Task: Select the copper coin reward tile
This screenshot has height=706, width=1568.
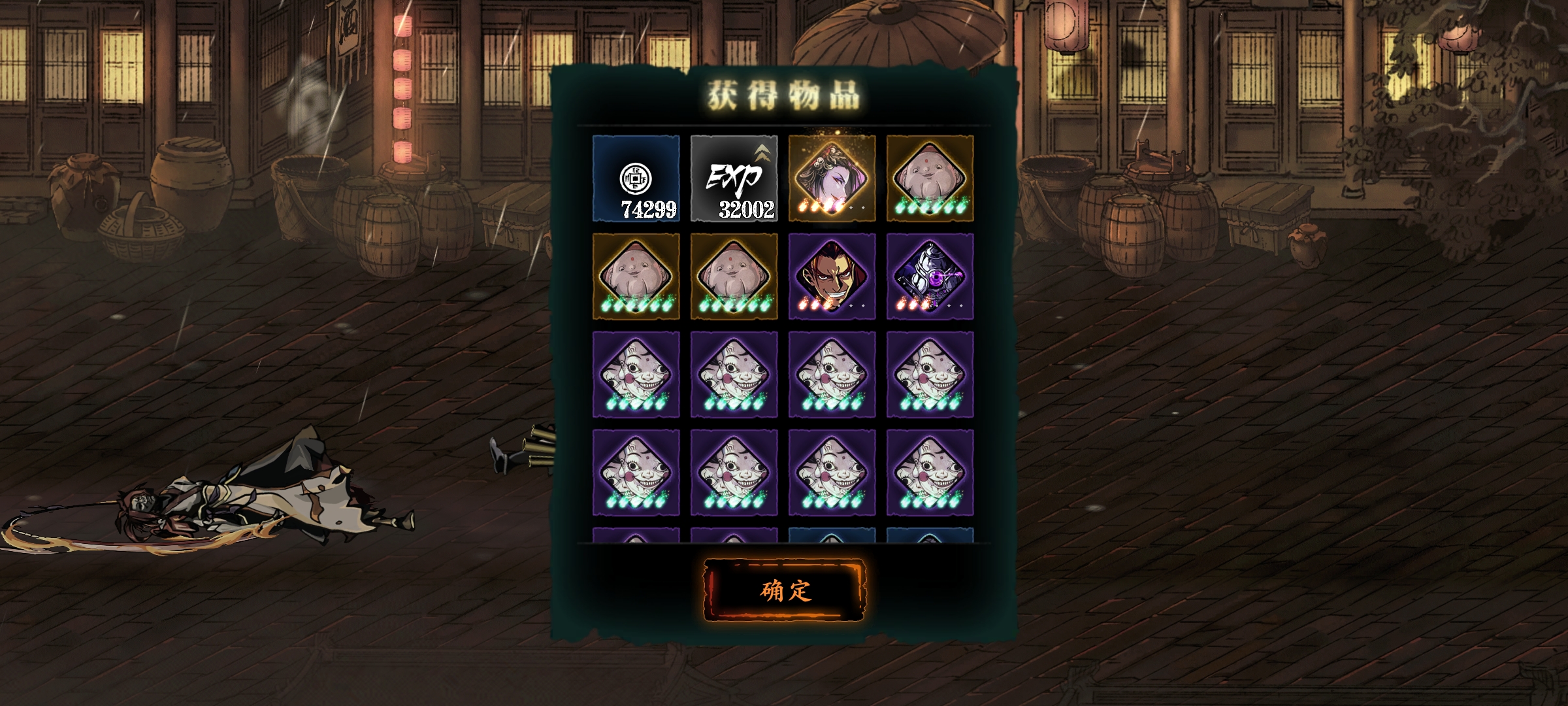Action: tap(636, 178)
